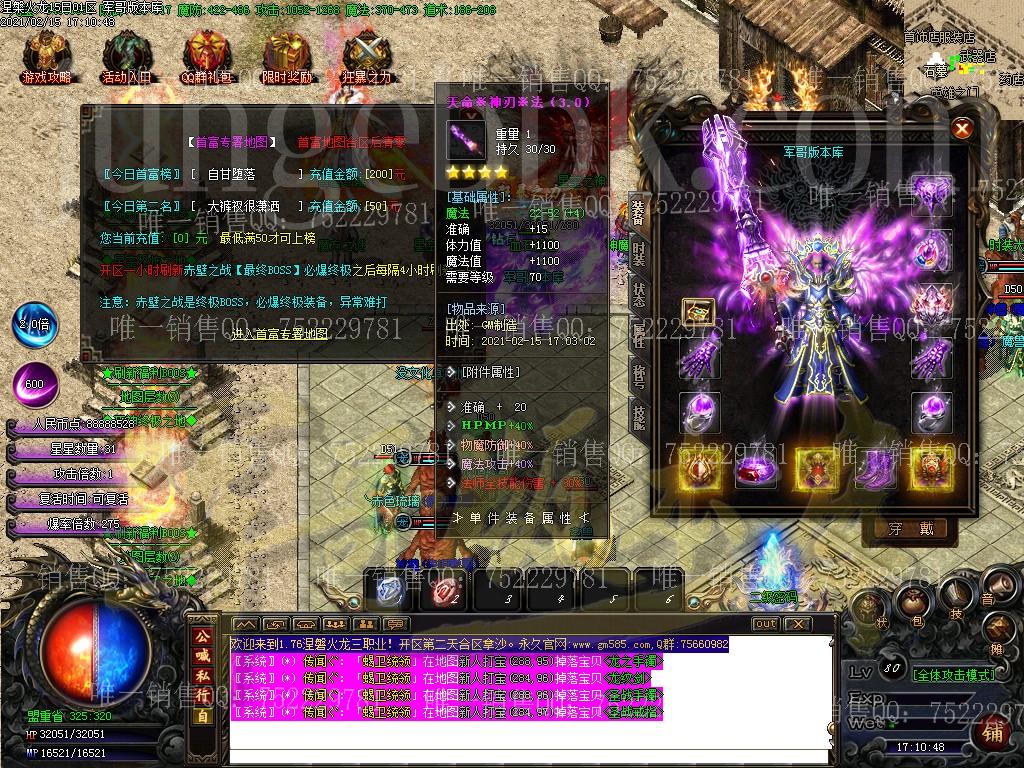
Task: Open the 游戏攻略 game guide icon
Action: click(x=46, y=57)
